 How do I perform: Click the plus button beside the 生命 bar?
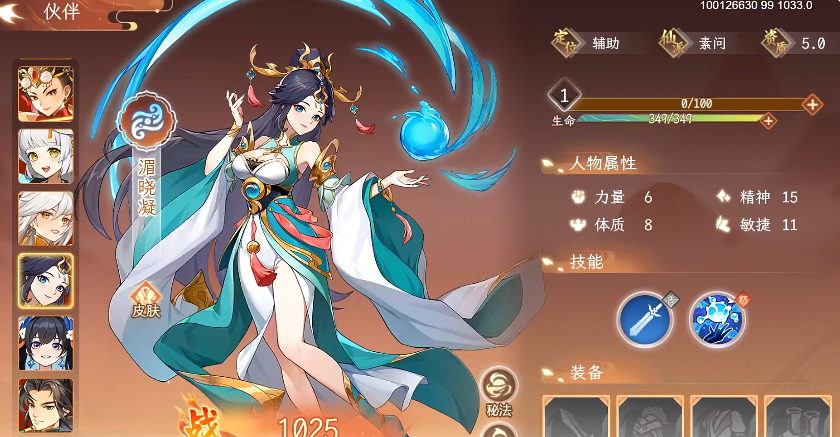768,120
